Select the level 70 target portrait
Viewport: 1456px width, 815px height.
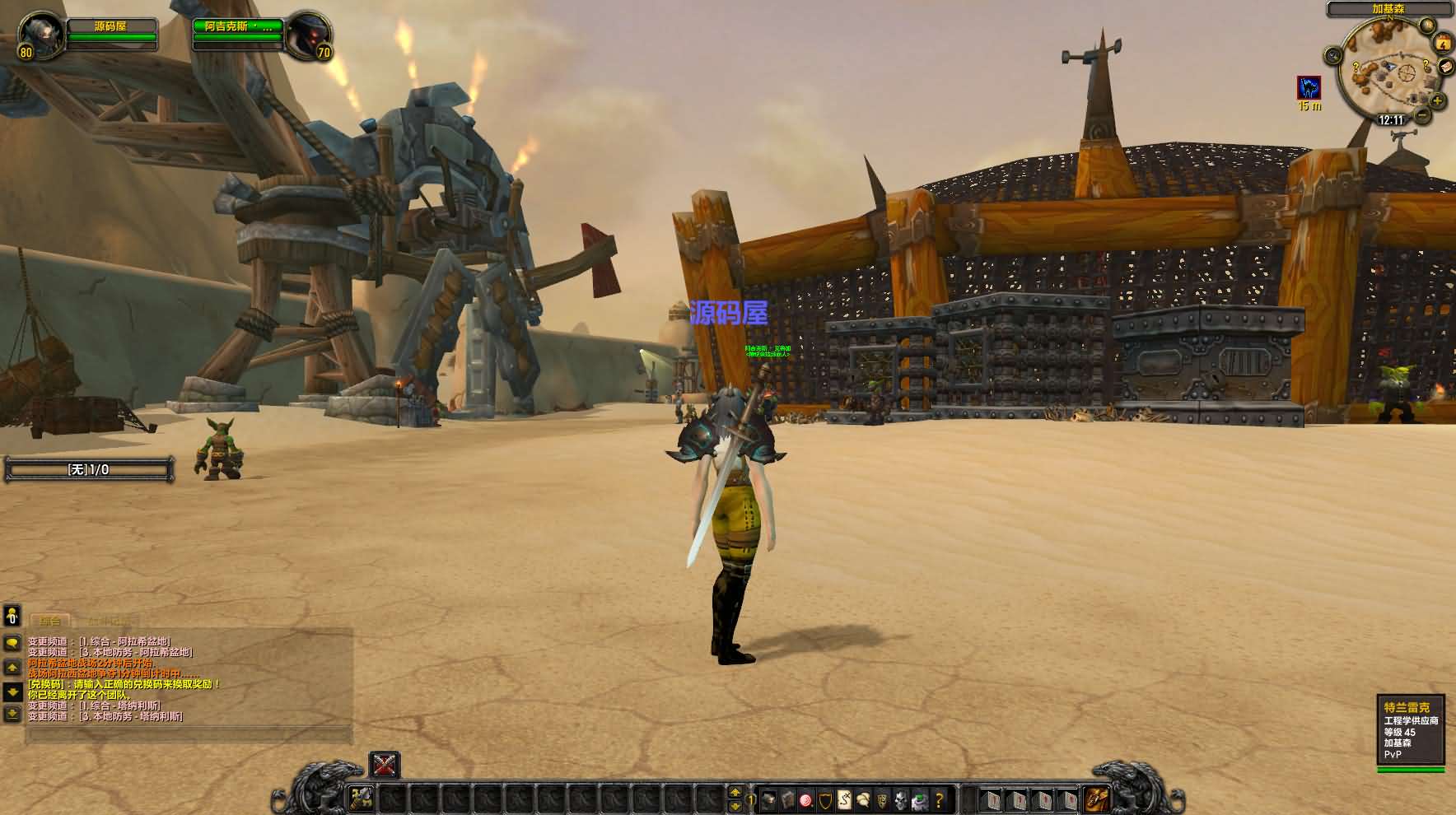pyautogui.click(x=308, y=35)
